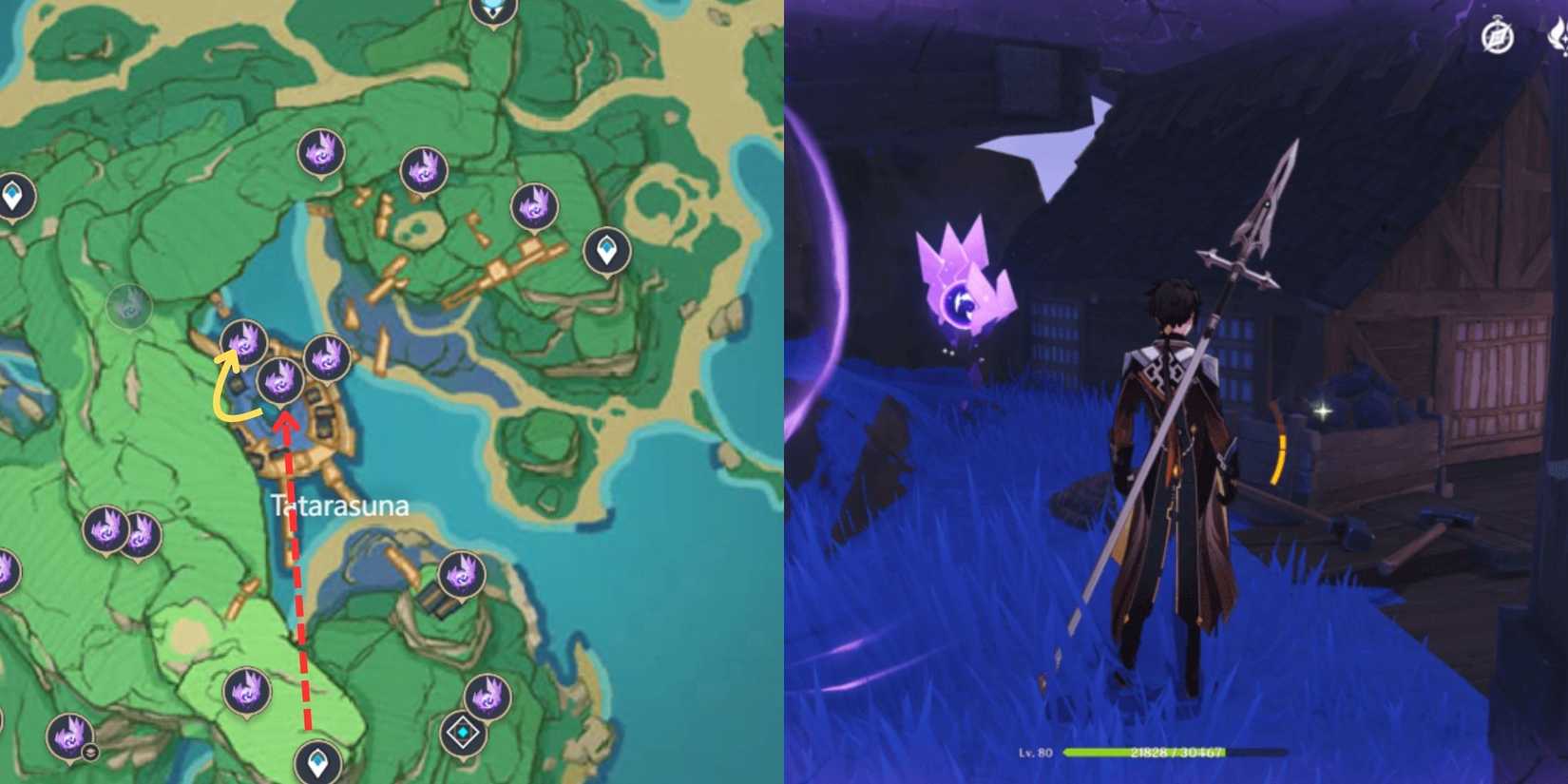Click the waypoint icon on the map's left edge
Screen dimensions: 1568x784
(11, 195)
